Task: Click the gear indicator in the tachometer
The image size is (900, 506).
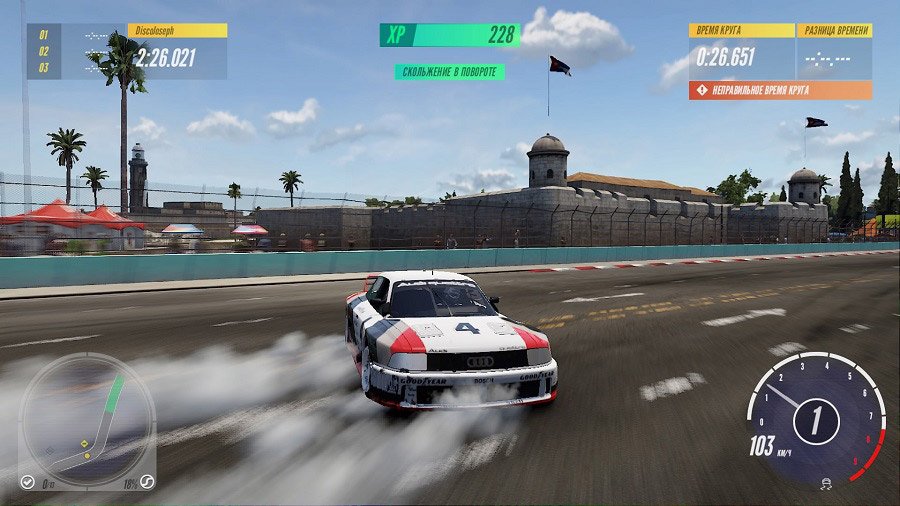Action: click(x=815, y=421)
